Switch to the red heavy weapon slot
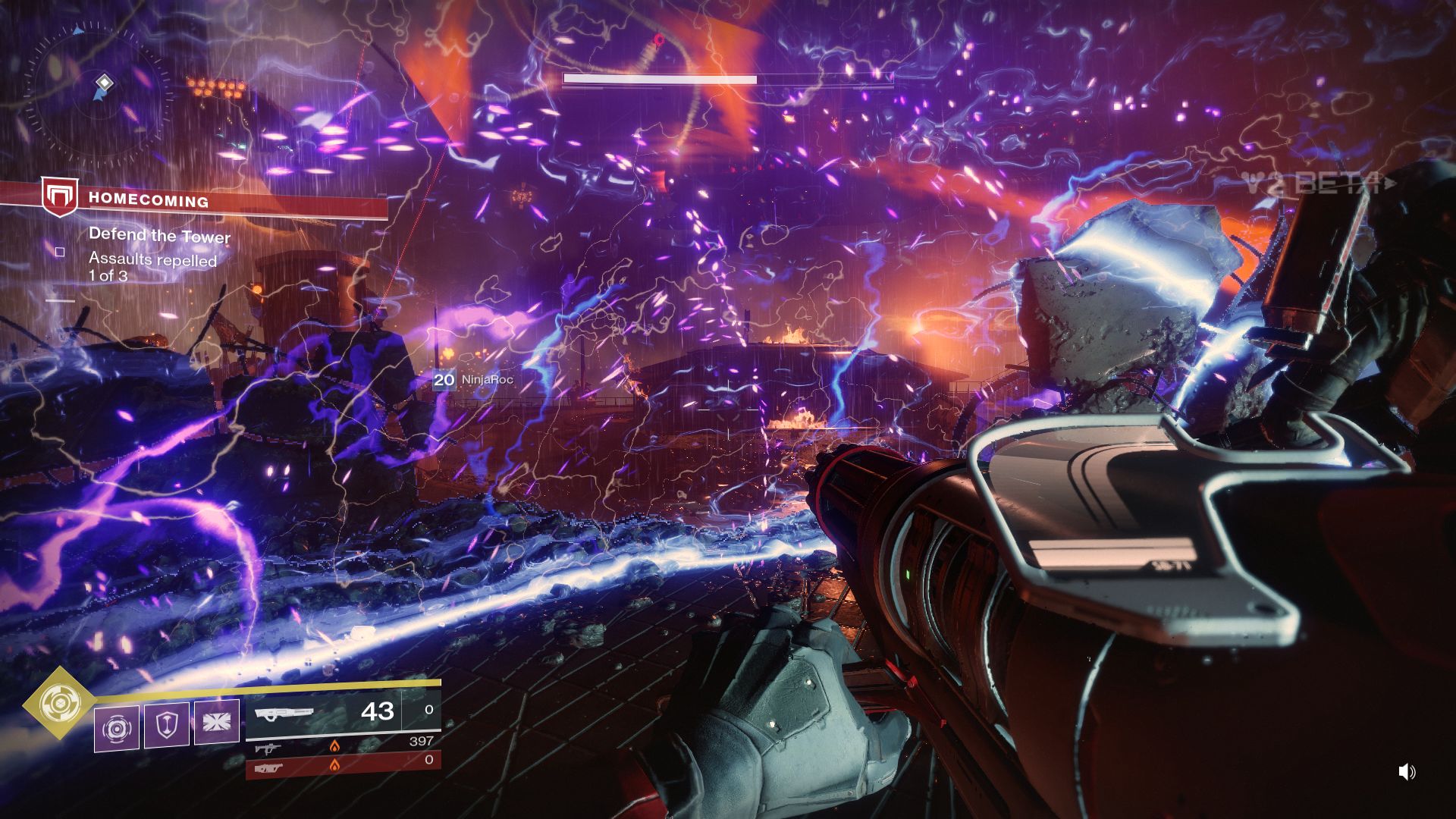 click(343, 765)
